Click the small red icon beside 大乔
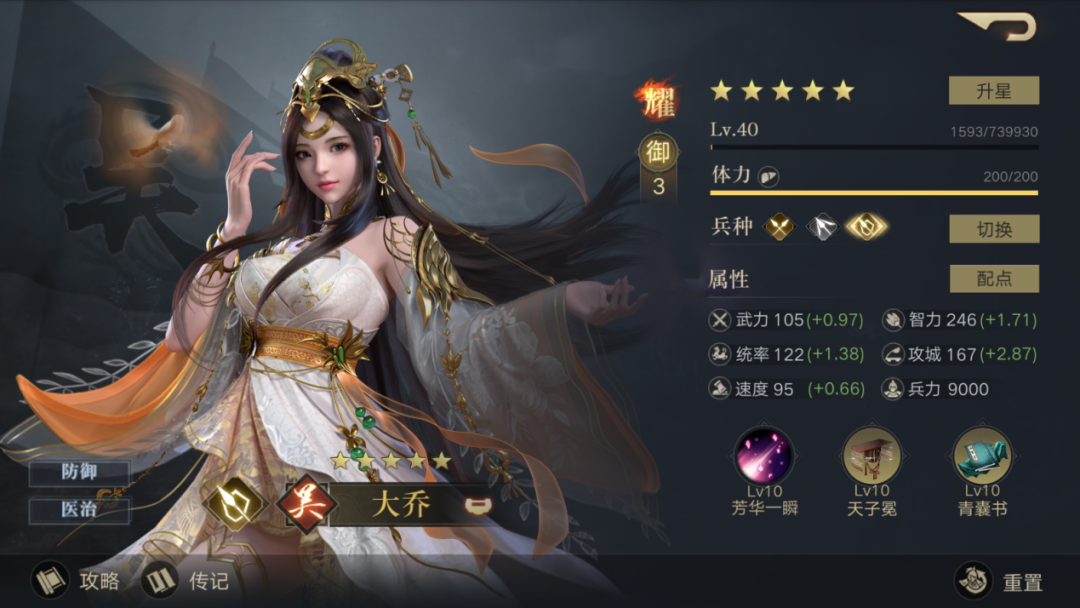The width and height of the screenshot is (1080, 608). (477, 504)
